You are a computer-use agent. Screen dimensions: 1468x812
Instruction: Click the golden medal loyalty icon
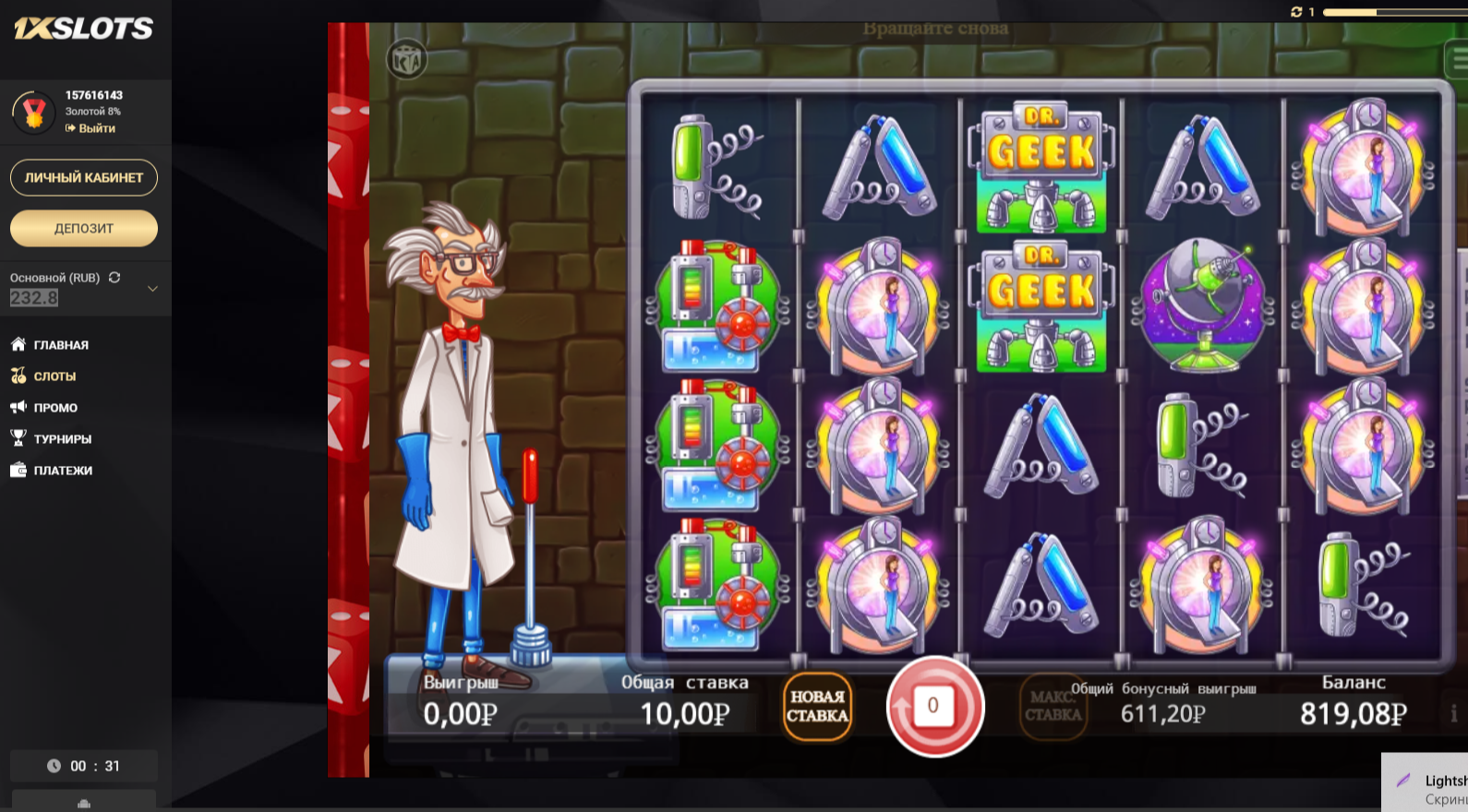35,111
